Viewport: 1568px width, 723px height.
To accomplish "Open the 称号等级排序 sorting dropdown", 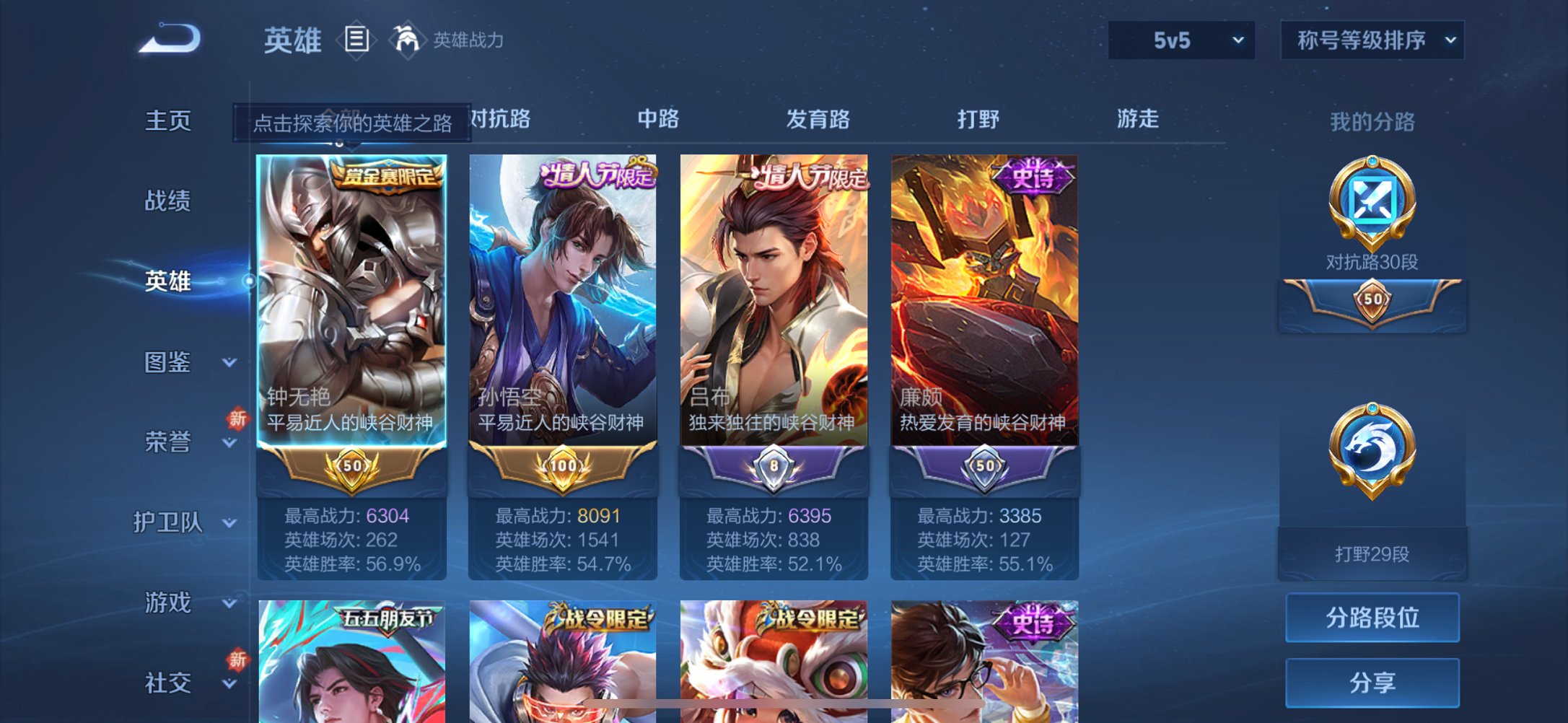I will click(1370, 41).
